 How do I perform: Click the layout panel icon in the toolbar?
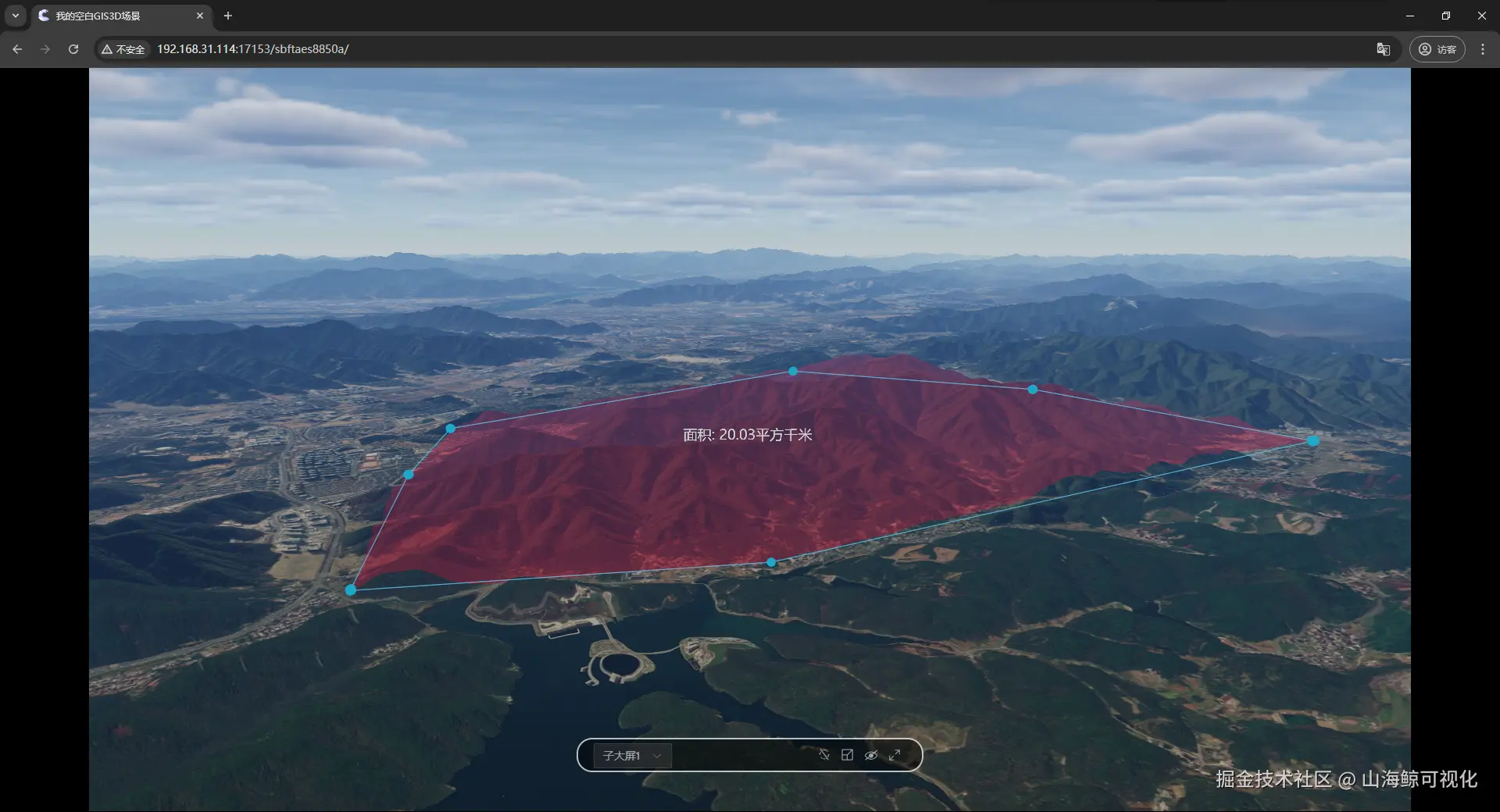coord(847,755)
